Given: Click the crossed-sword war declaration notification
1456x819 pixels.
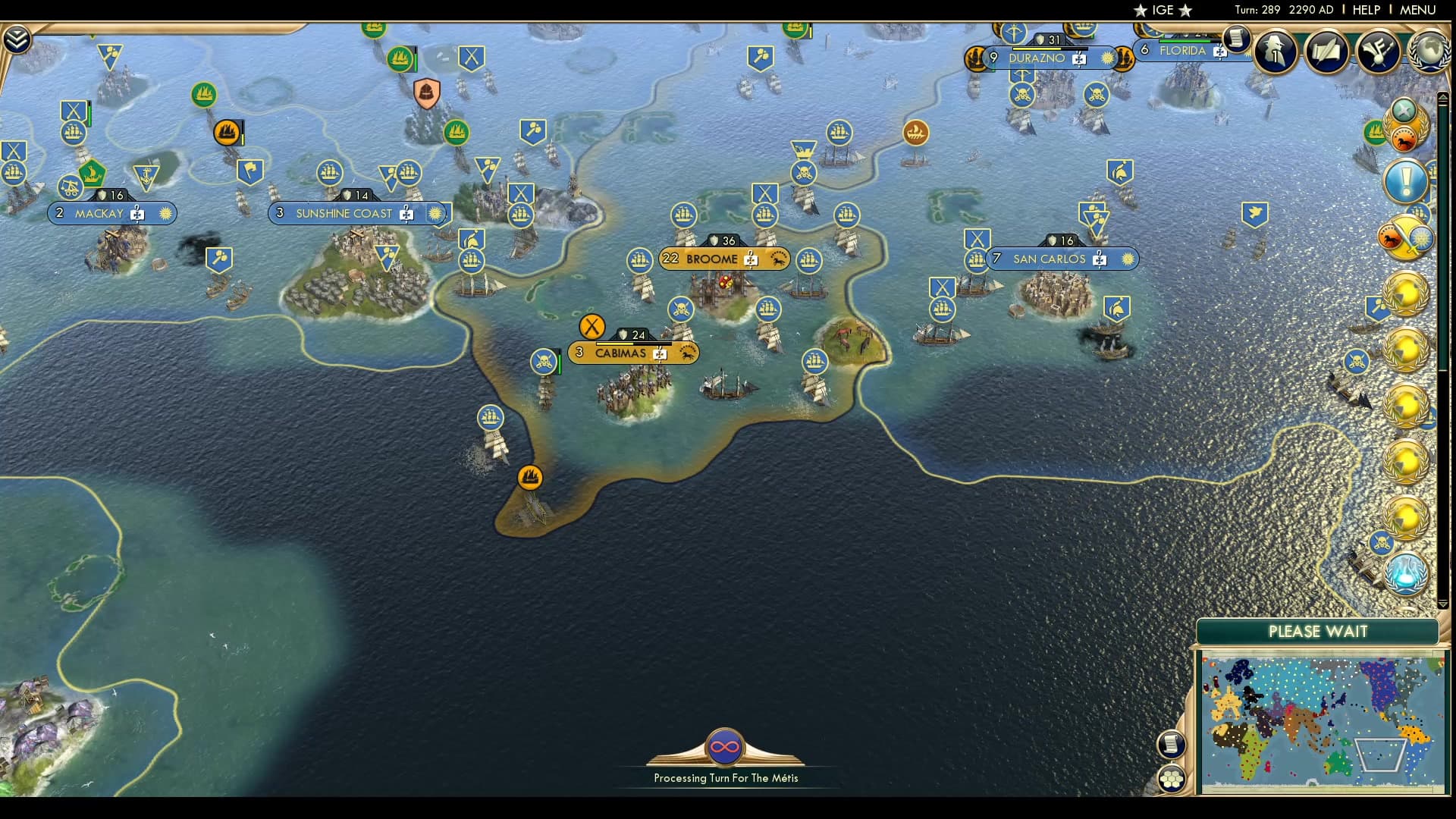Looking at the screenshot, I should point(1404,237).
